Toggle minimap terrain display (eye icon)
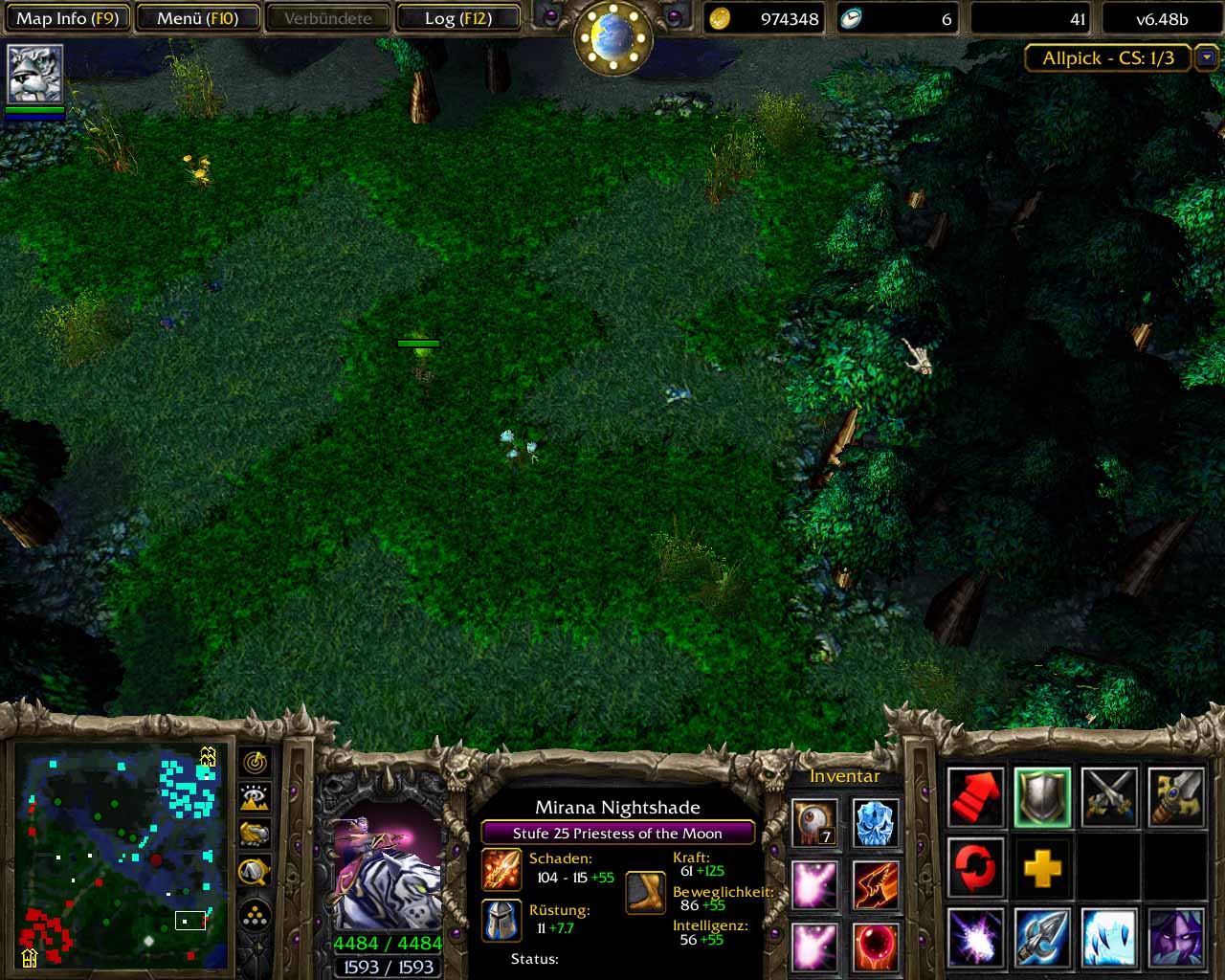The image size is (1225, 980). 255,797
